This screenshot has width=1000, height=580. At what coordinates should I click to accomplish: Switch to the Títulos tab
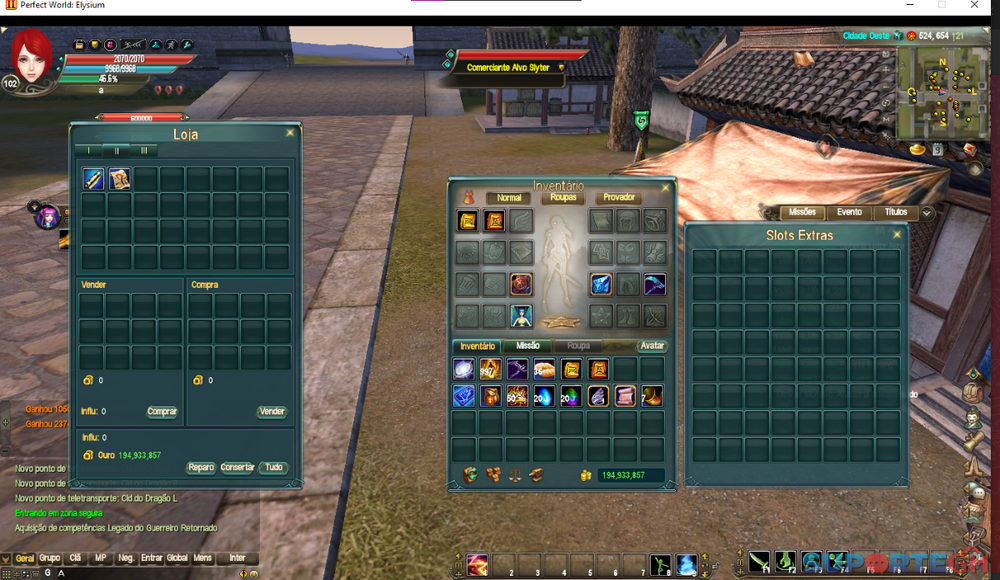coord(896,212)
